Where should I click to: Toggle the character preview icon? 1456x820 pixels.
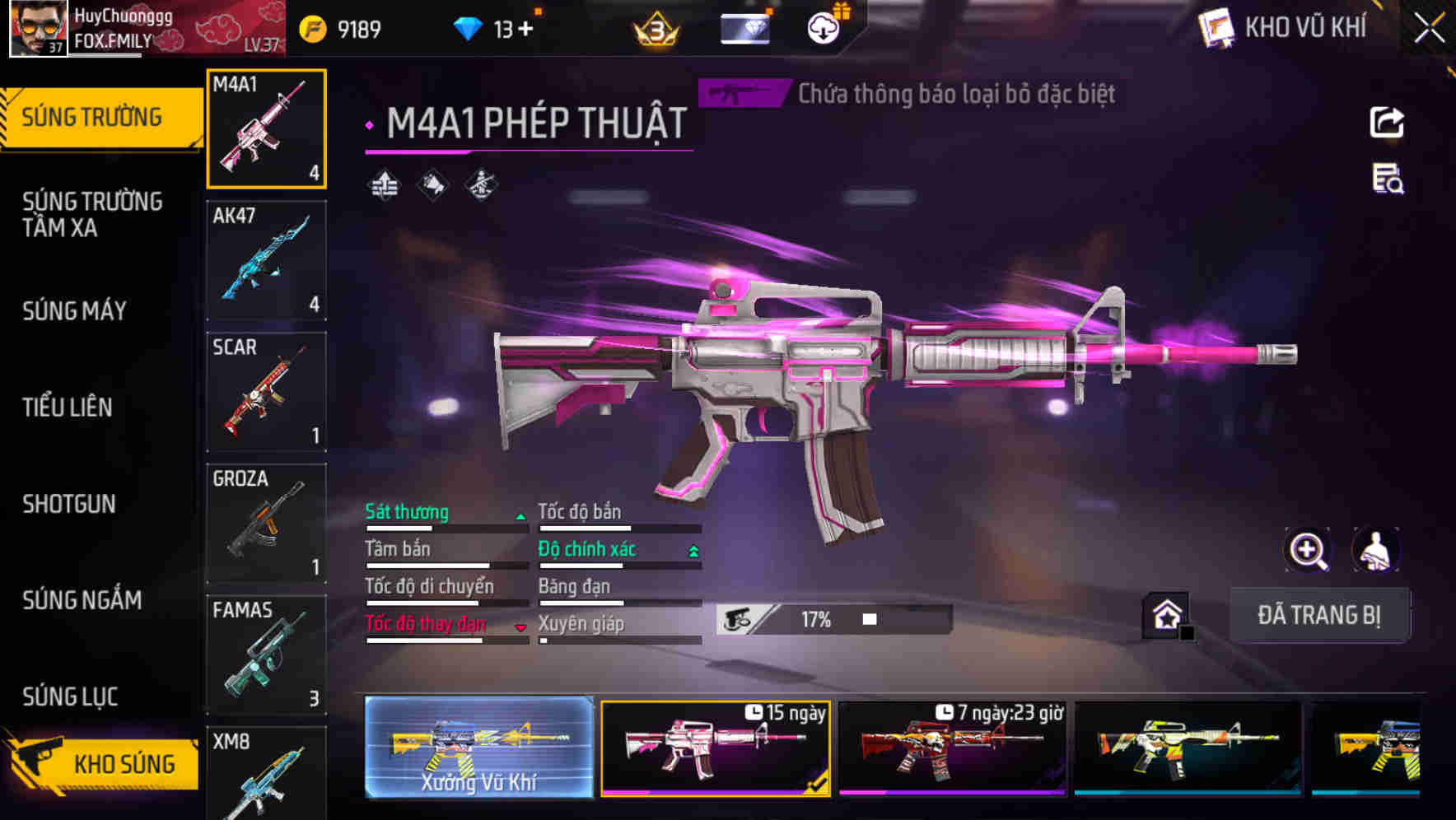coord(1376,550)
